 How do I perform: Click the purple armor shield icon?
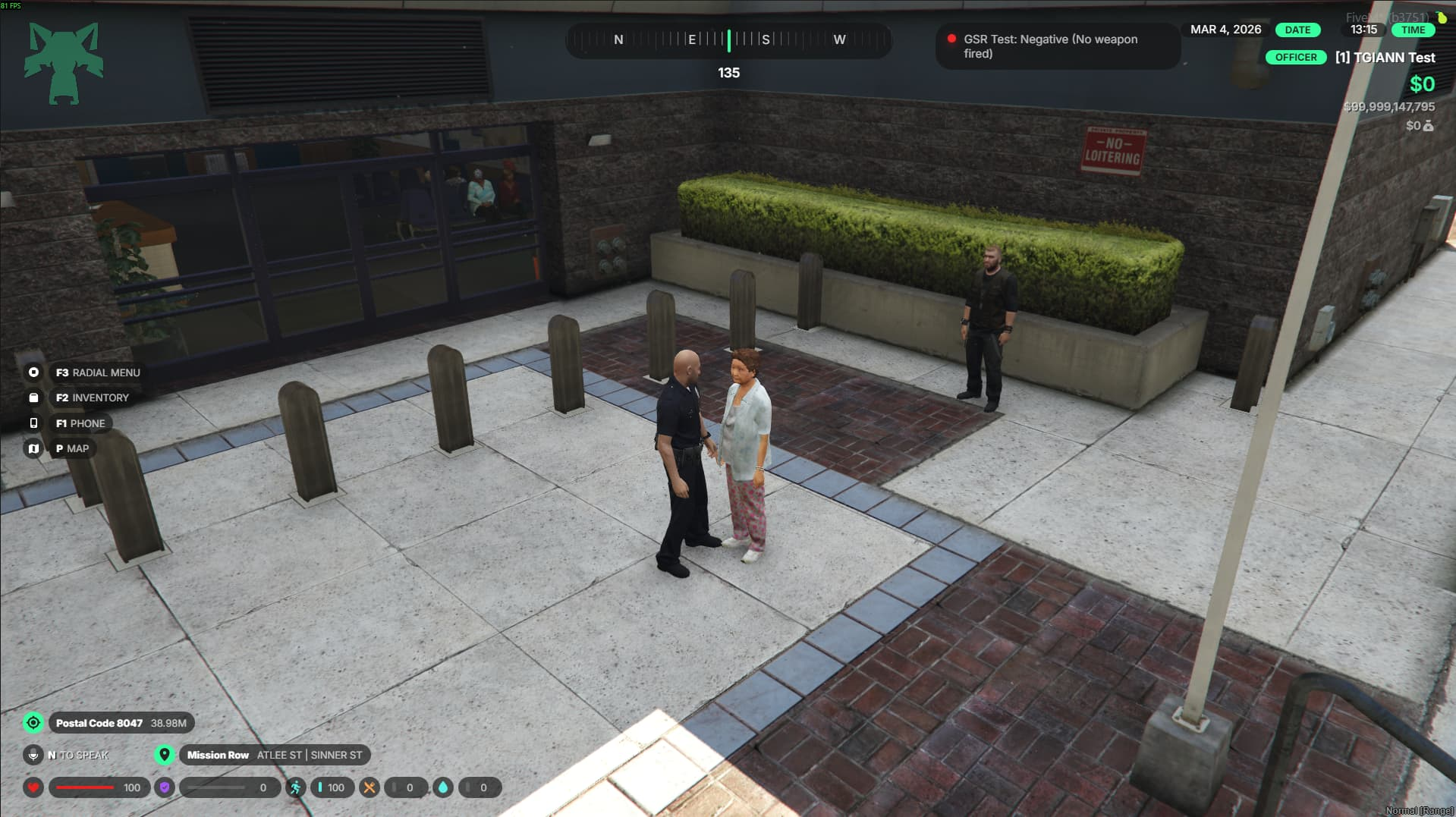click(165, 787)
